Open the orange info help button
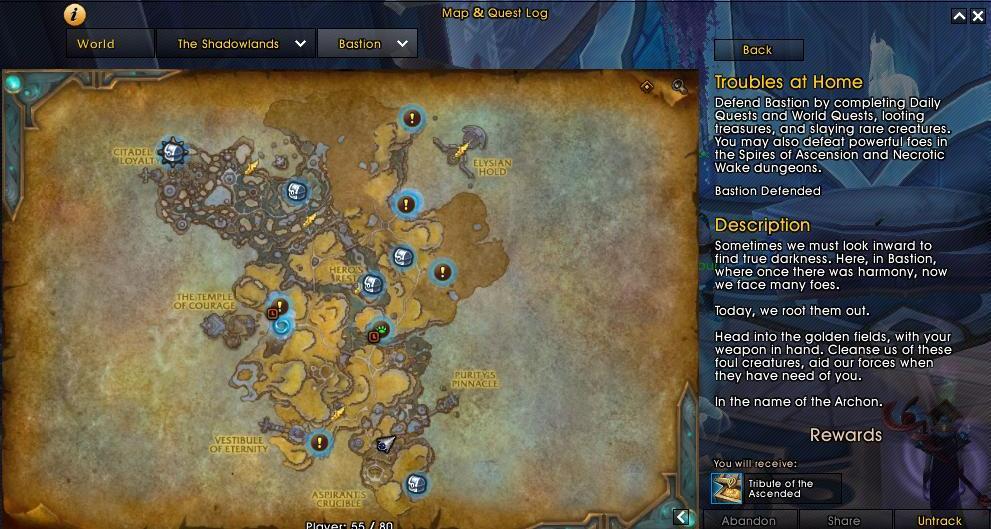This screenshot has height=529, width=991. click(x=75, y=14)
